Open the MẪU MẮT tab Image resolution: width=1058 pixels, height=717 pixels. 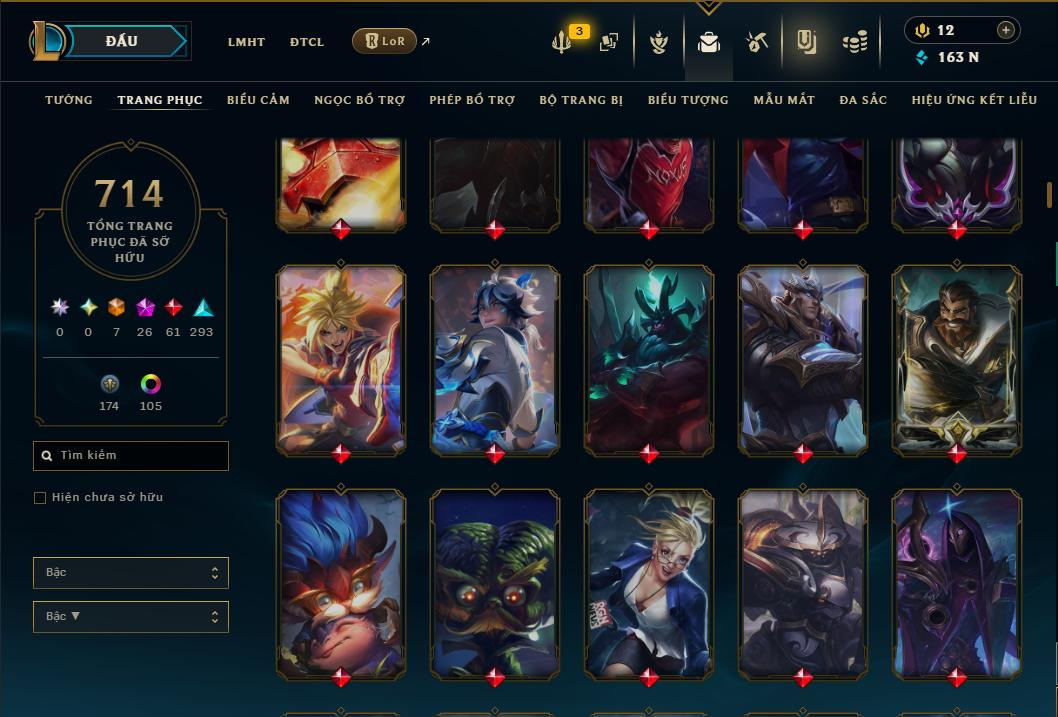click(x=784, y=100)
